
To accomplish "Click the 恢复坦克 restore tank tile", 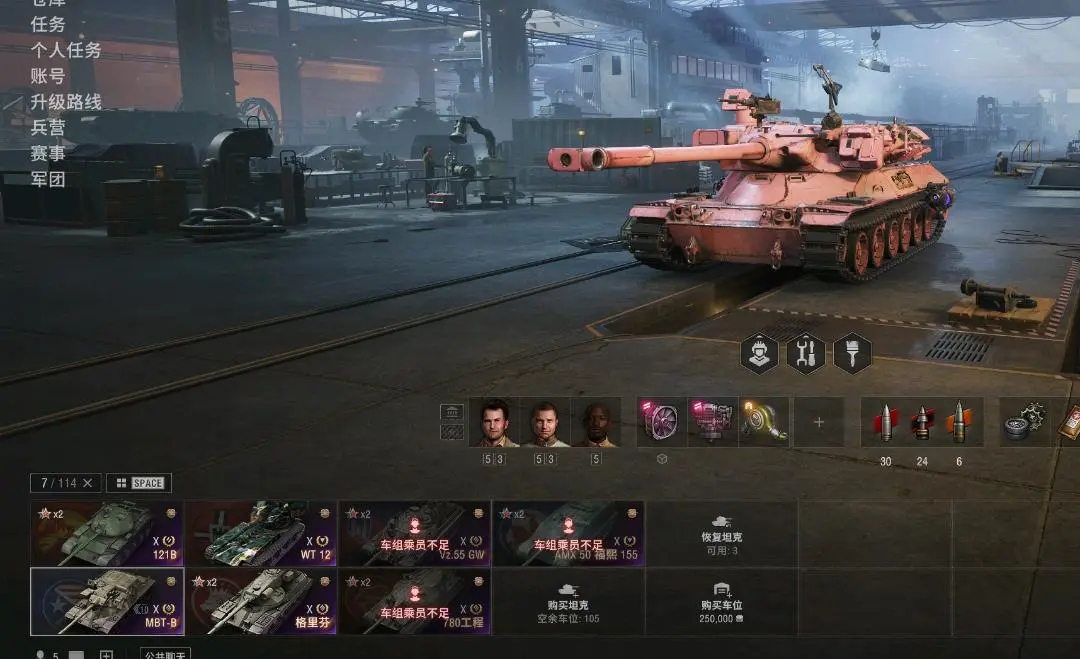I will [721, 534].
